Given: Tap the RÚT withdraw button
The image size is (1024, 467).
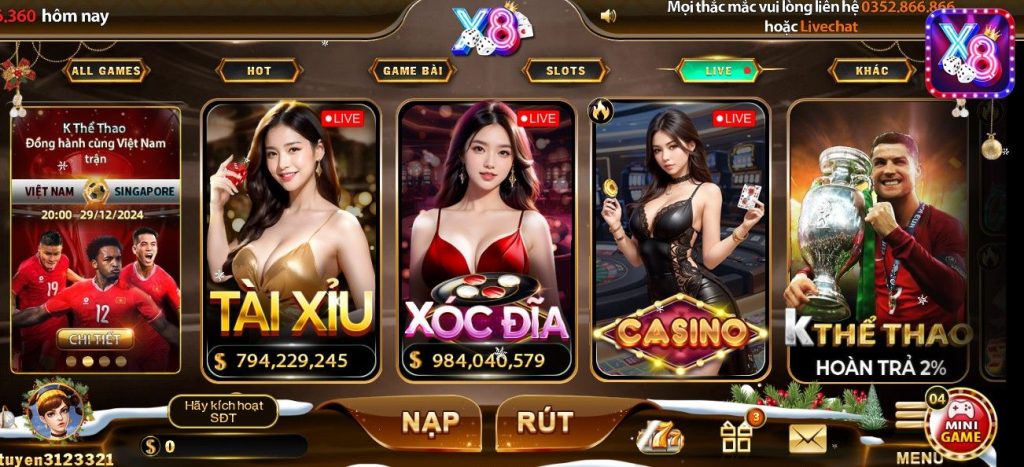Looking at the screenshot, I should 545,422.
